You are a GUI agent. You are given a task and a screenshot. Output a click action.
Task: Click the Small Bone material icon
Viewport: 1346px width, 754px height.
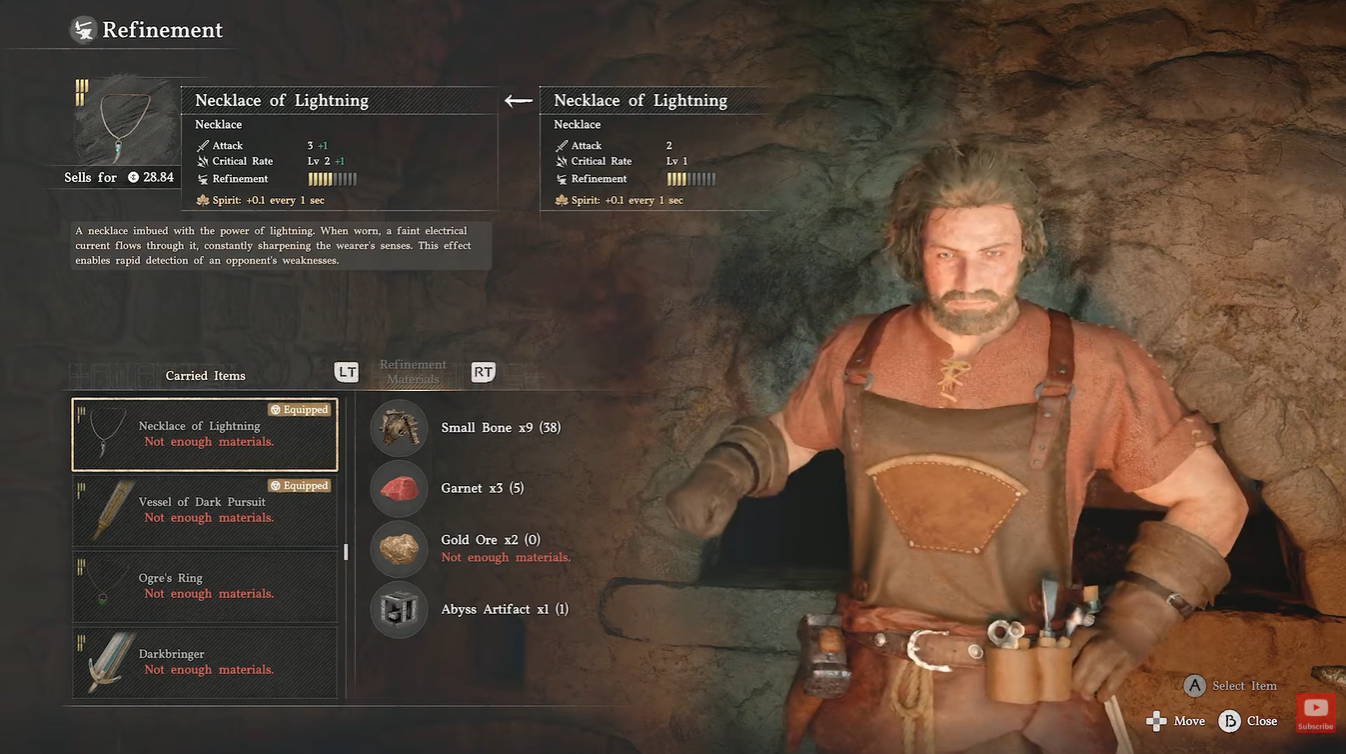pyautogui.click(x=399, y=428)
